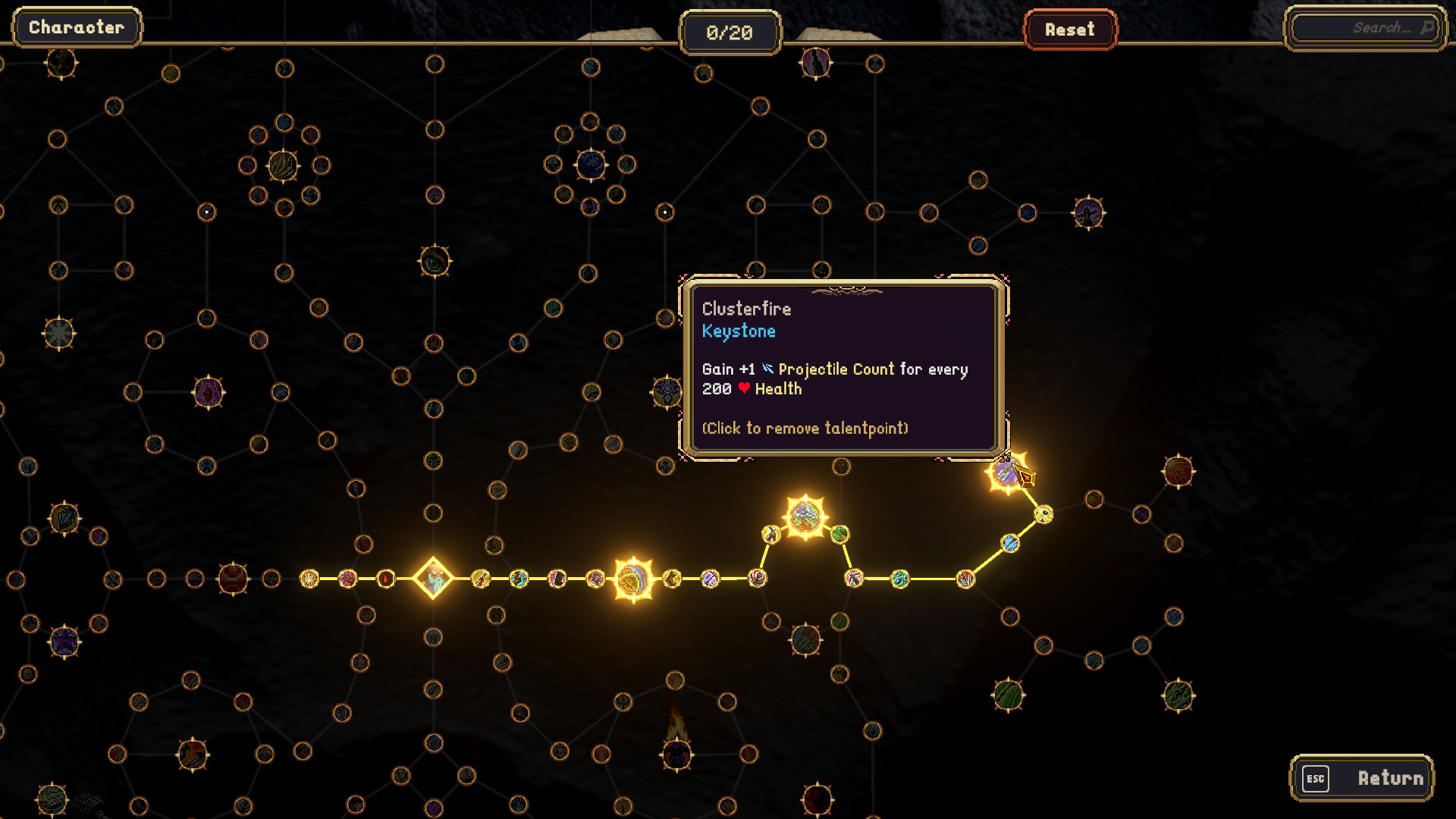Click to remove the Clusterfire talentpoint
Viewport: 1456px width, 819px height.
click(x=1006, y=473)
